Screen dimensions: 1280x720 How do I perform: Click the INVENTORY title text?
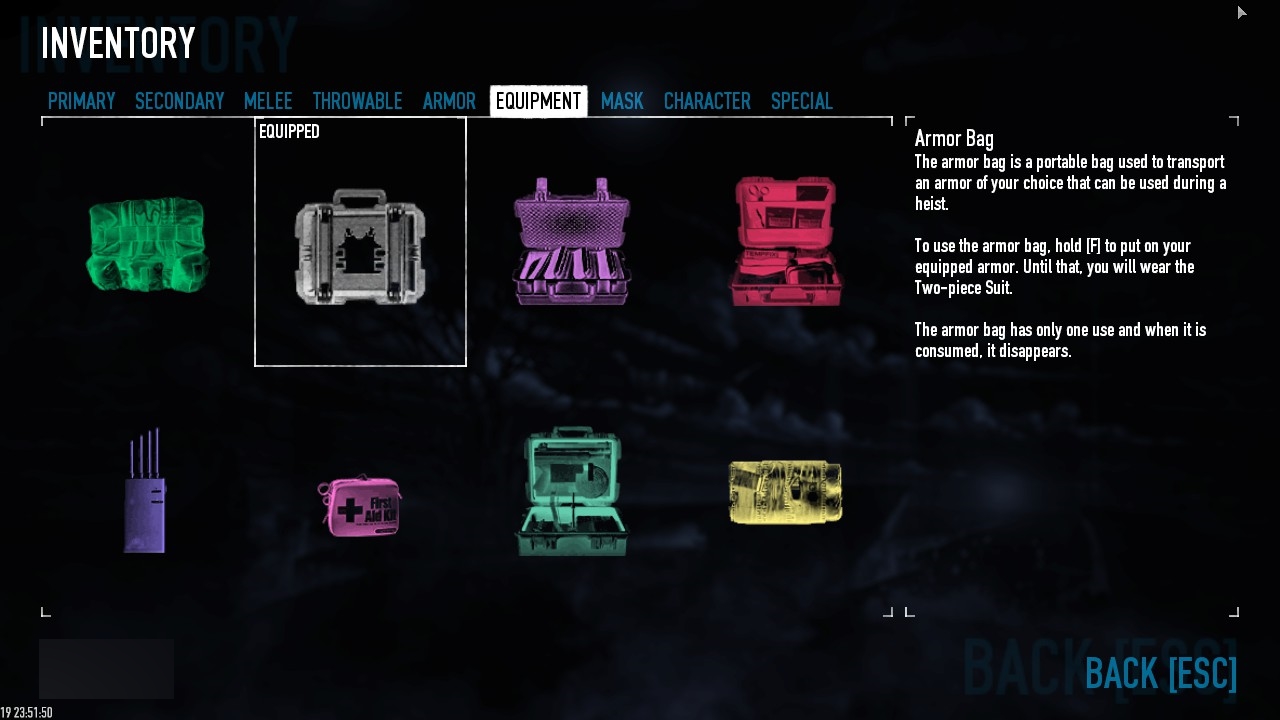(x=117, y=42)
